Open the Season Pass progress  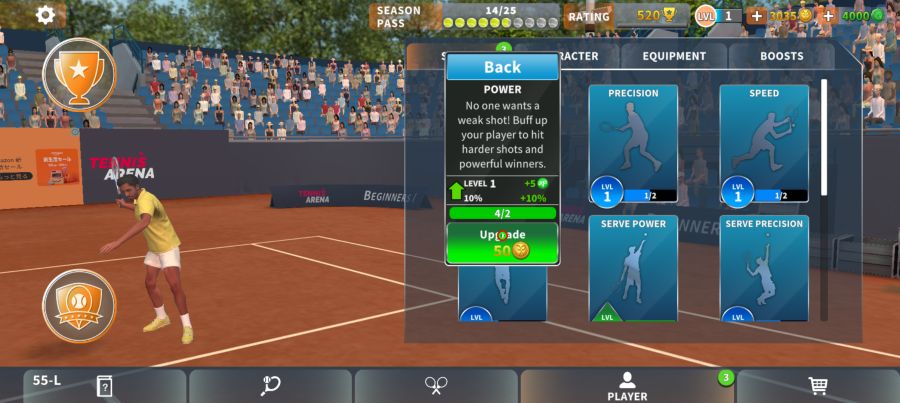pos(465,16)
